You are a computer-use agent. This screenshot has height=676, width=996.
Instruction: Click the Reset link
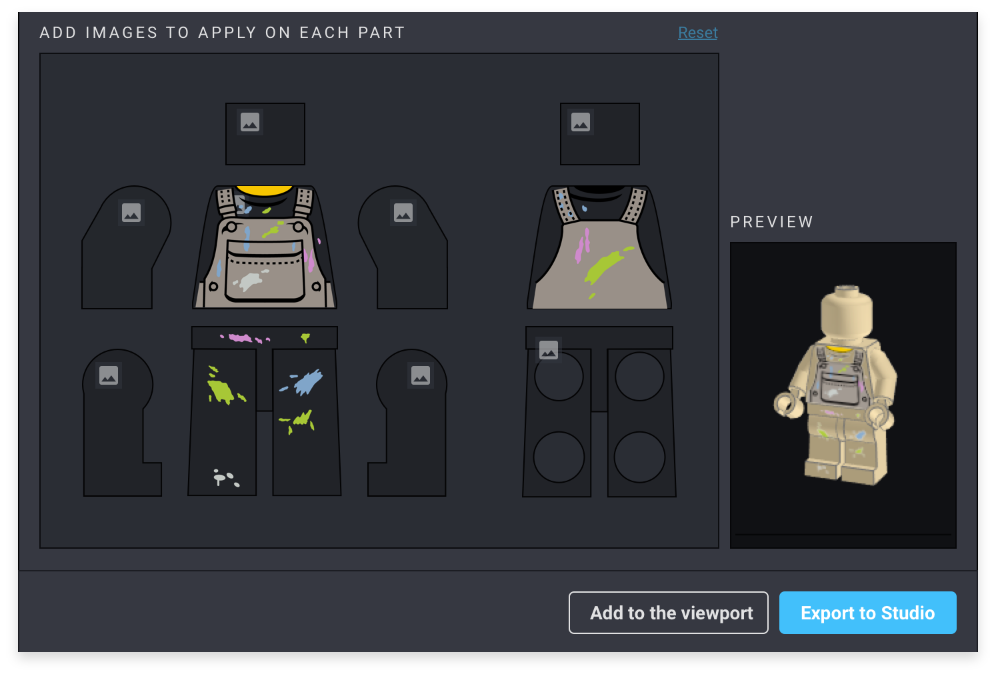697,33
